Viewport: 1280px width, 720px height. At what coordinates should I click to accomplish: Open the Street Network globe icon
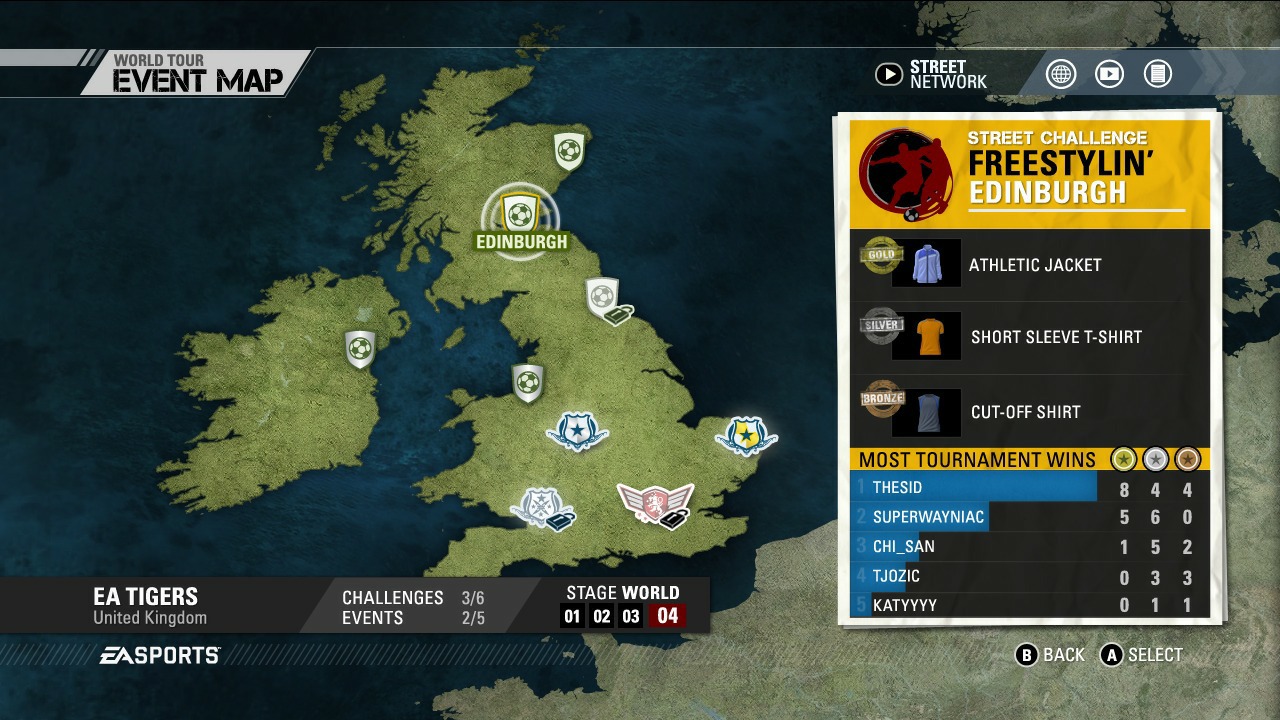(1061, 73)
